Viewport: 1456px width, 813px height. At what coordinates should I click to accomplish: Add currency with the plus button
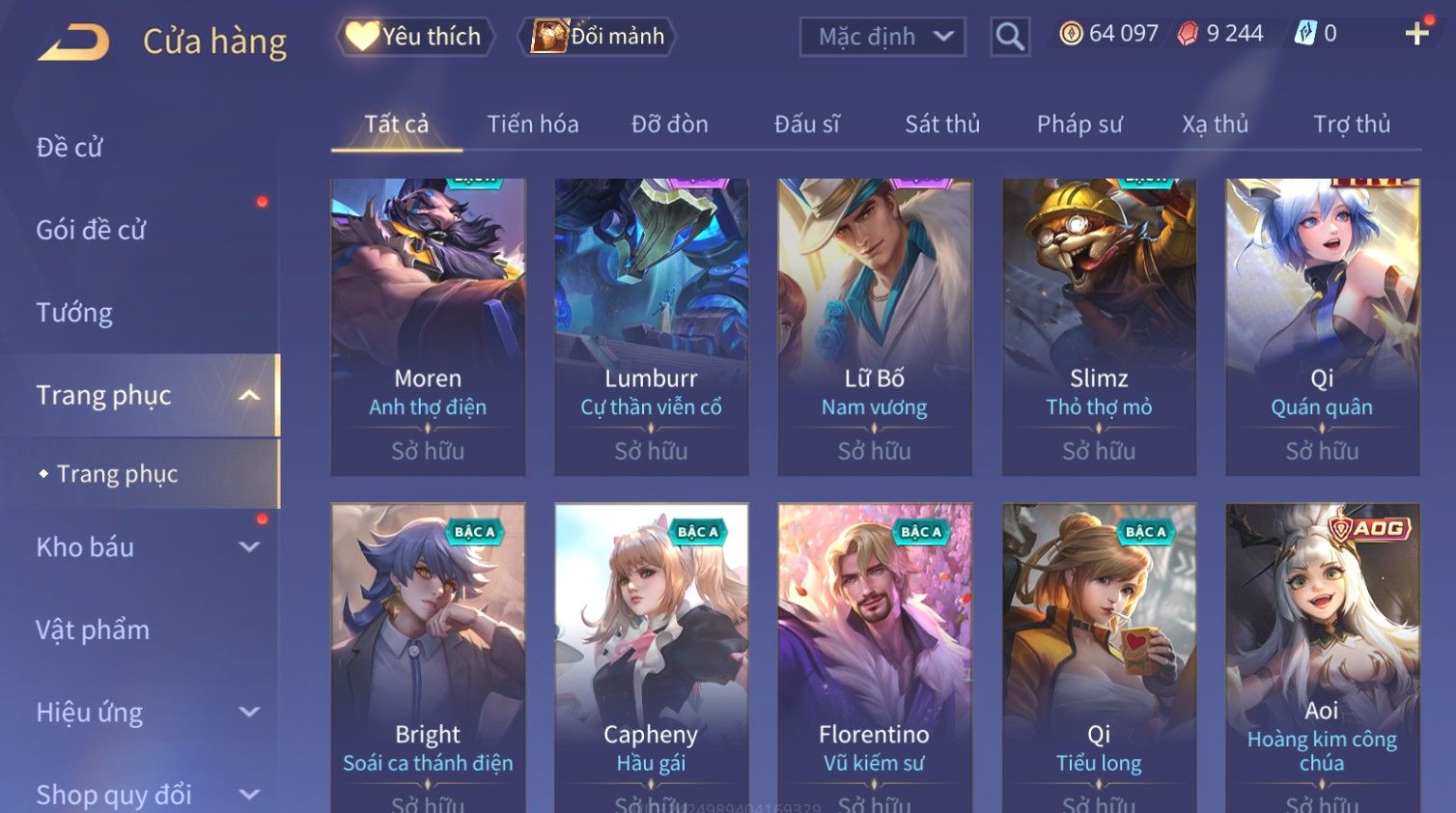[1416, 34]
